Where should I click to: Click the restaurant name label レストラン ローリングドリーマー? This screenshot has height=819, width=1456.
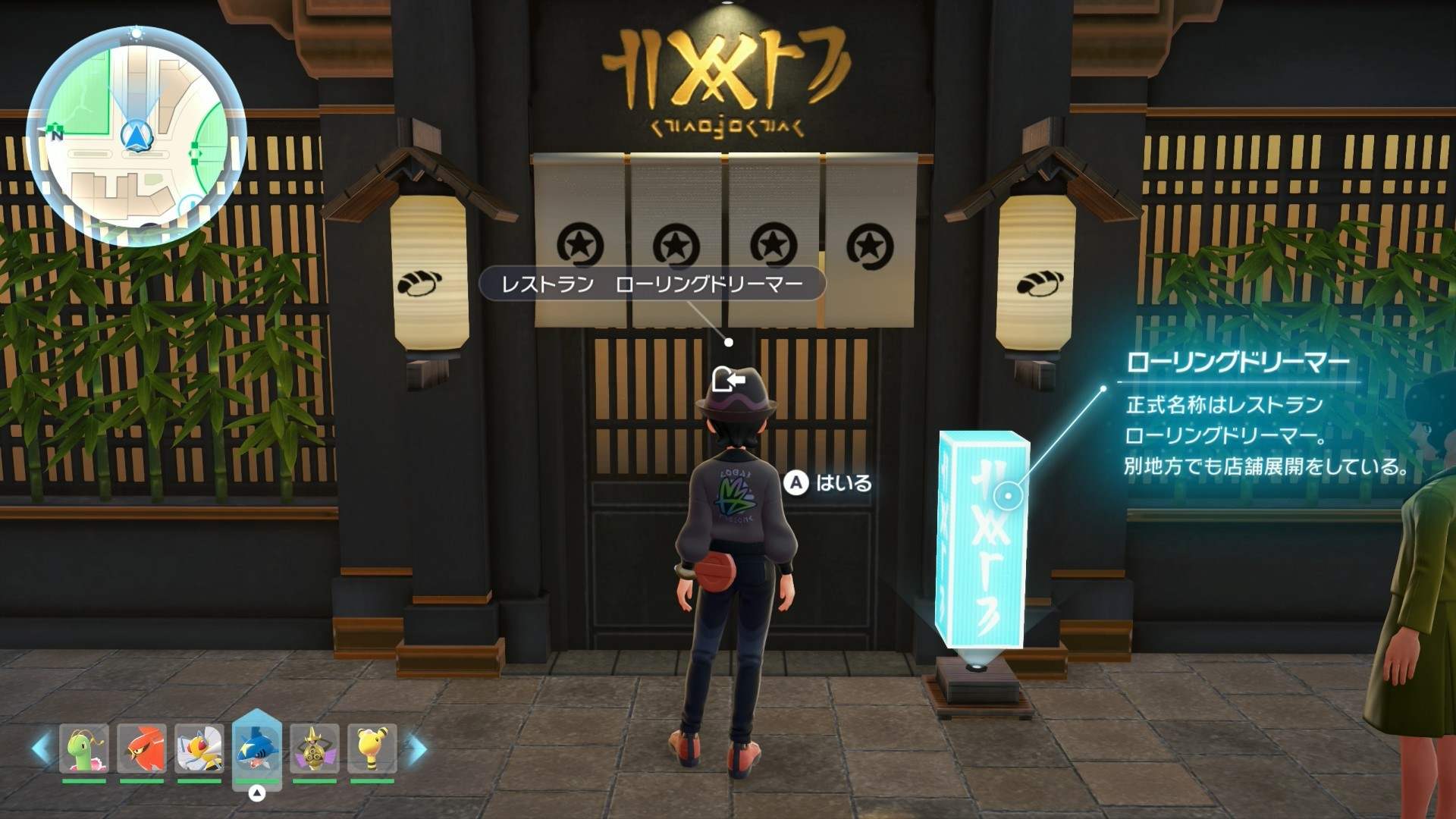tap(652, 284)
